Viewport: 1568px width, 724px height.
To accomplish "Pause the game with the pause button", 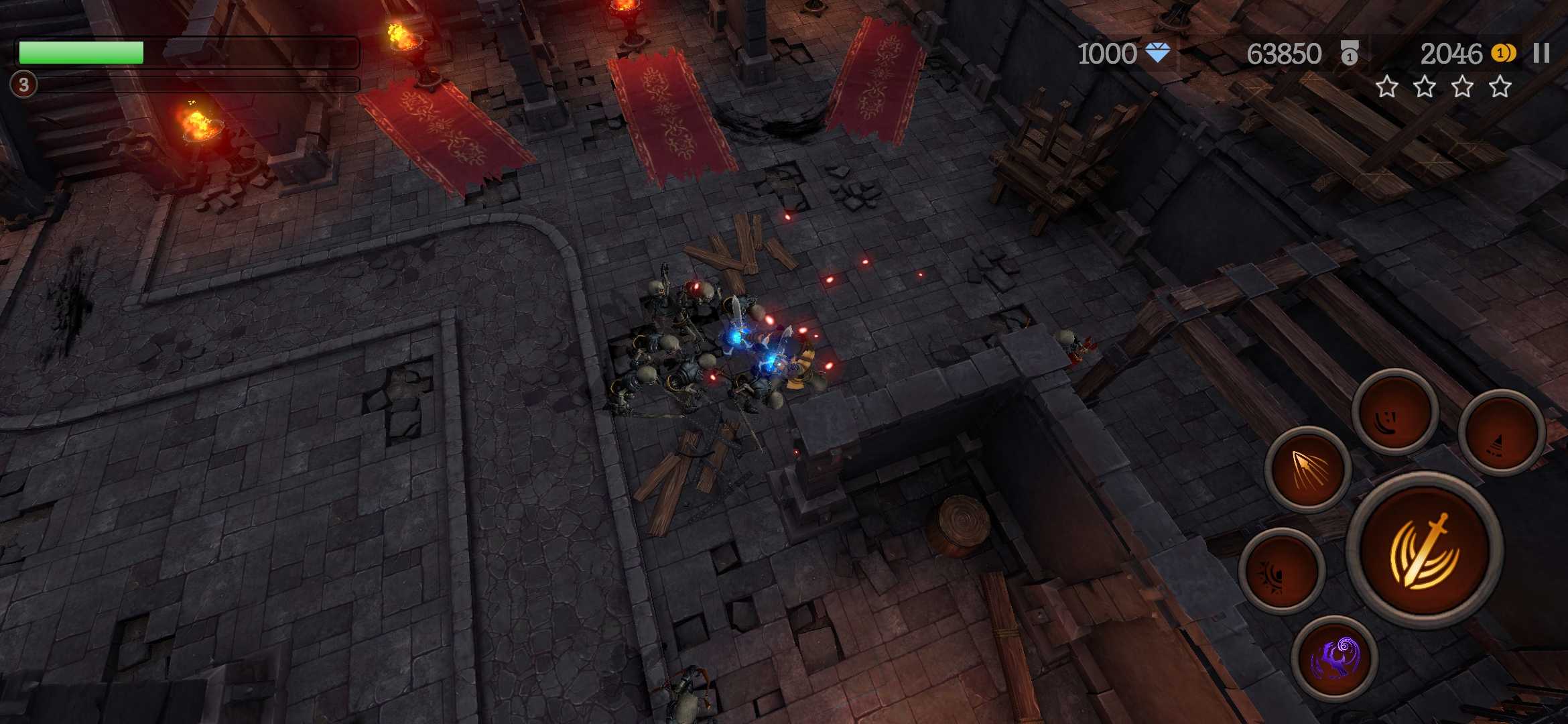I will pyautogui.click(x=1541, y=54).
